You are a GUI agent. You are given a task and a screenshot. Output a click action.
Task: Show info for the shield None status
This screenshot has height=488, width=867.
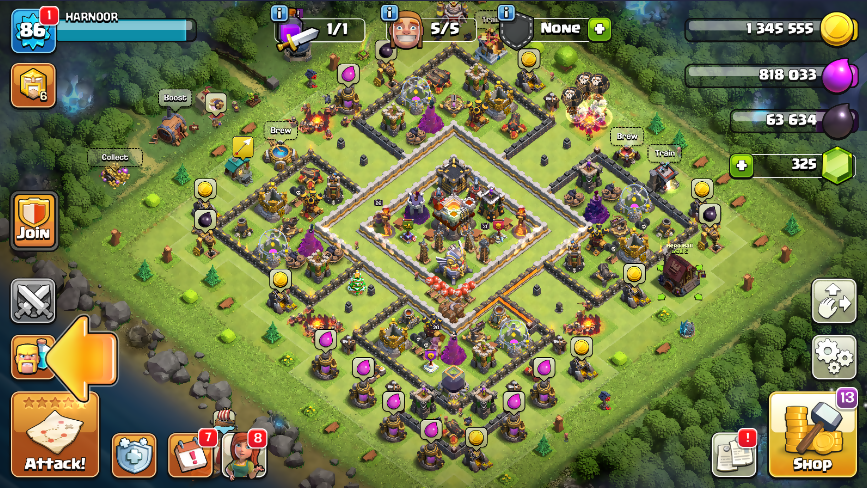505,13
